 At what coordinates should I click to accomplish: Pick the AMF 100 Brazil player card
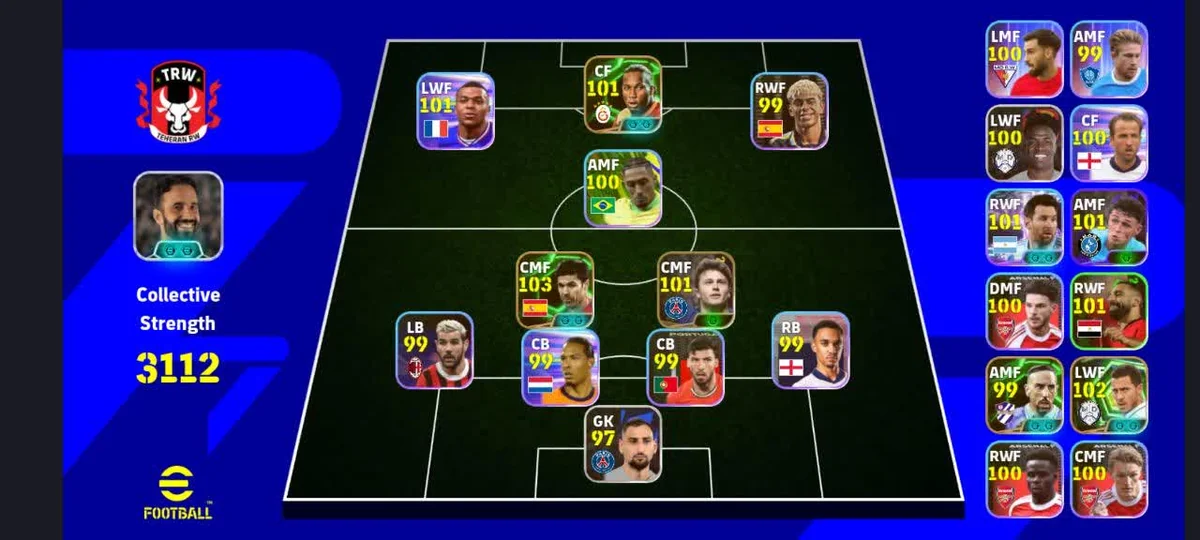coord(623,188)
